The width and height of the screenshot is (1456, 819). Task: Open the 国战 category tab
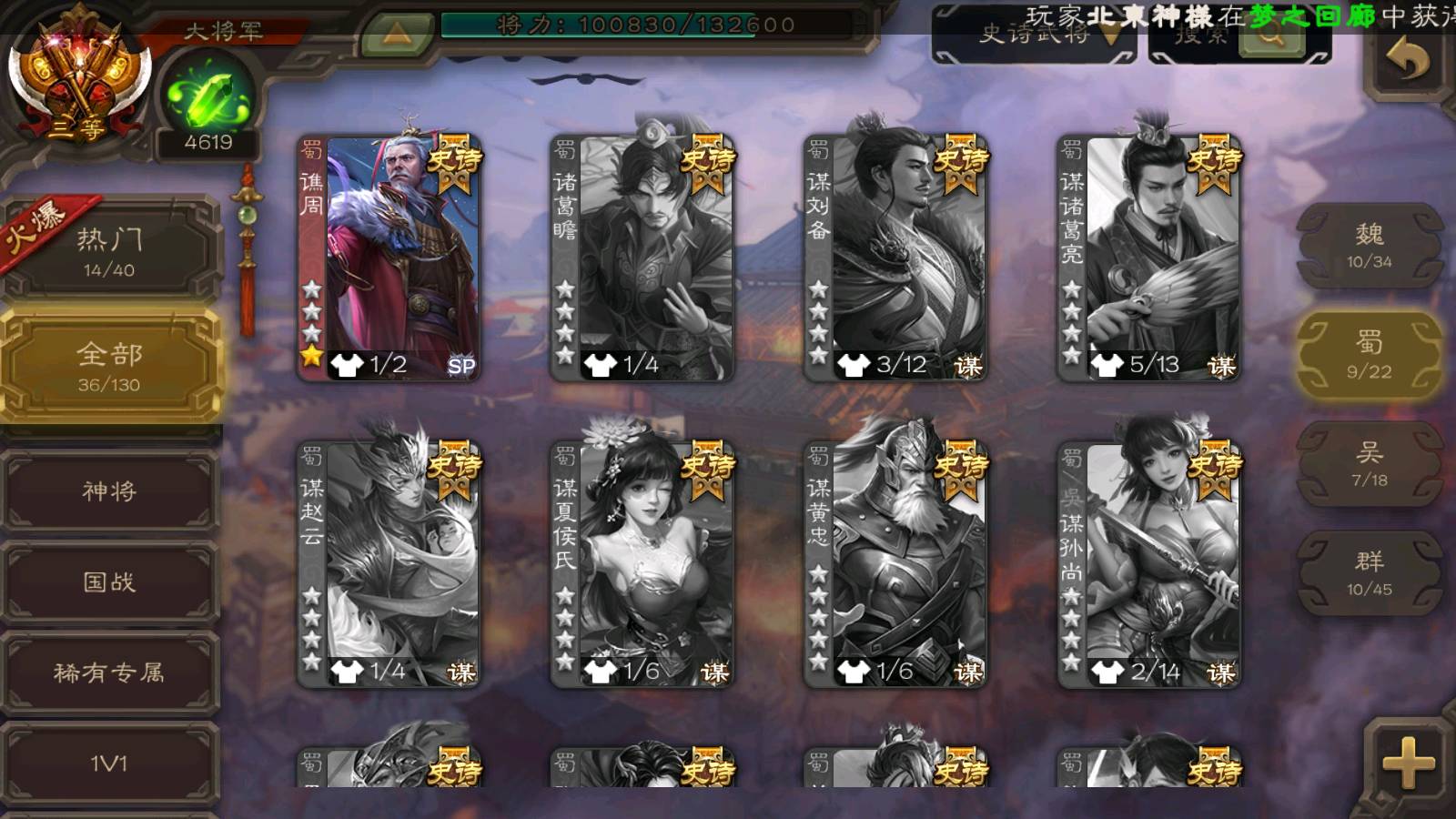click(x=109, y=581)
